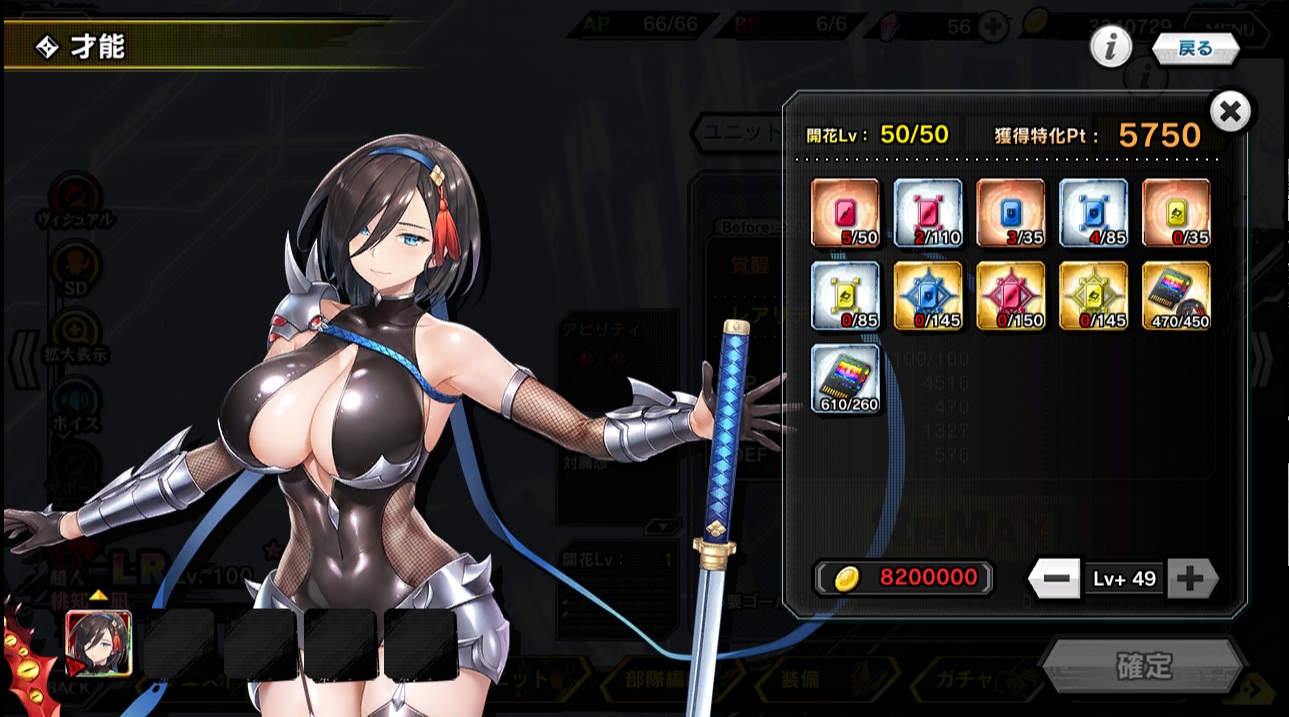1289x717 pixels.
Task: Close the talent materials popup
Action: point(1230,112)
